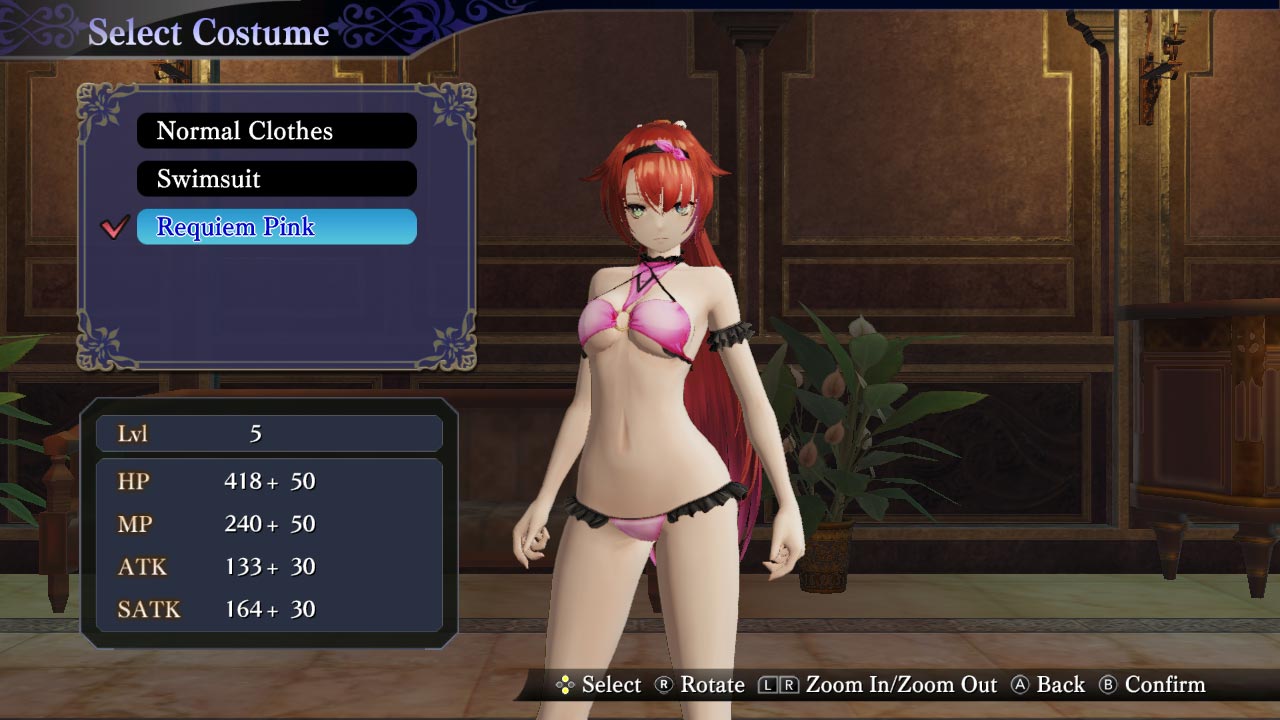Click the A button Back icon
The image size is (1280, 720).
[x=1020, y=685]
